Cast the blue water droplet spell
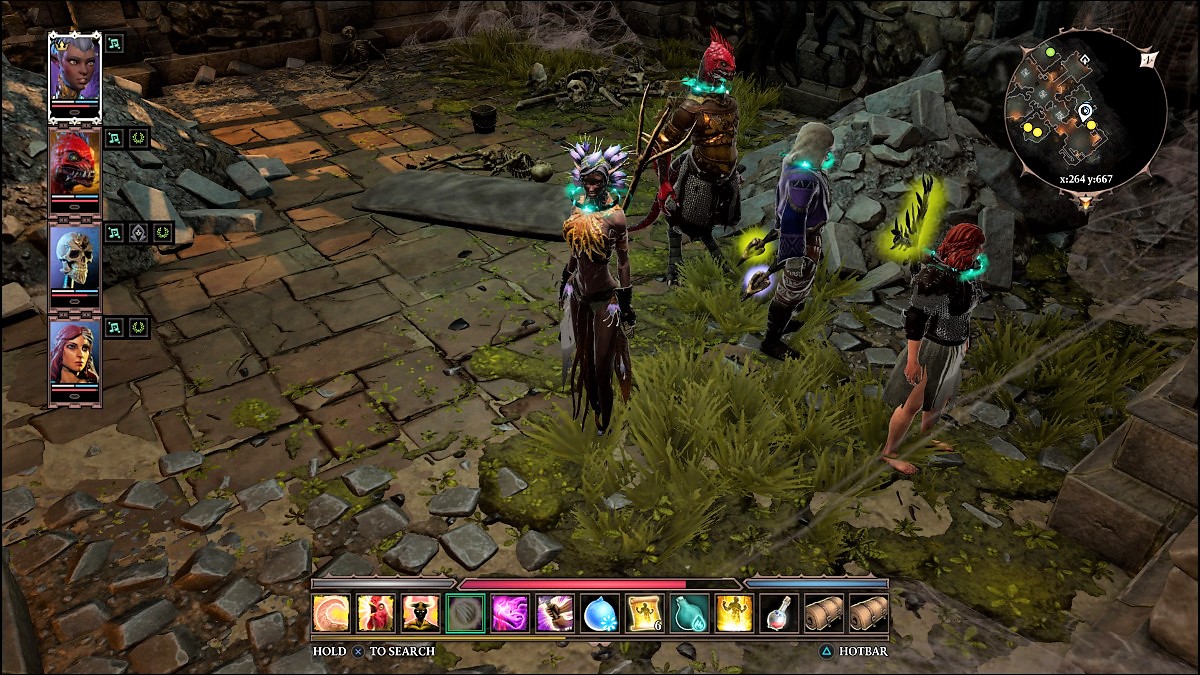This screenshot has width=1200, height=675. coord(599,613)
